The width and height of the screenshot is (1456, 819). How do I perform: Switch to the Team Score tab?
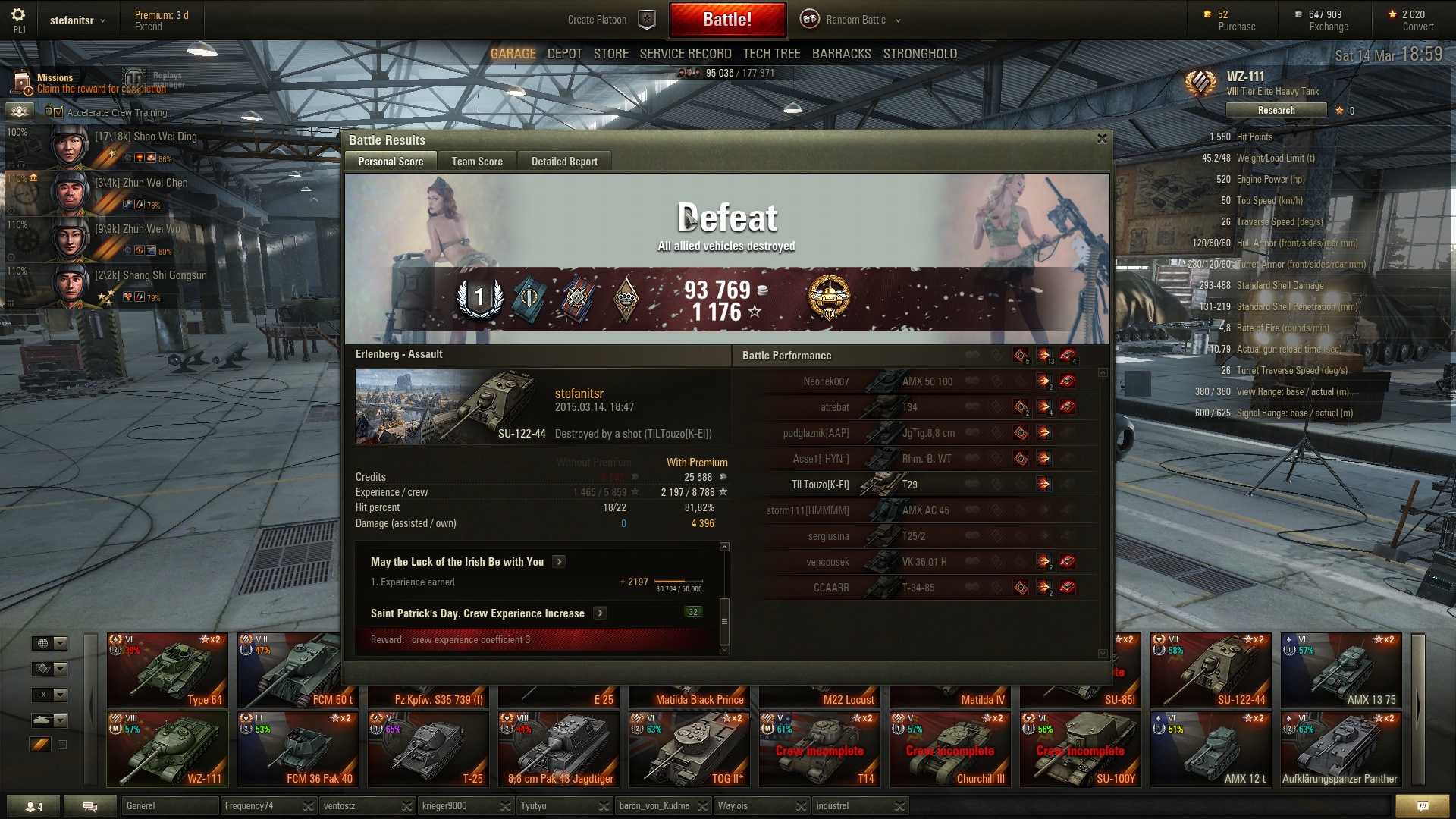coord(477,162)
